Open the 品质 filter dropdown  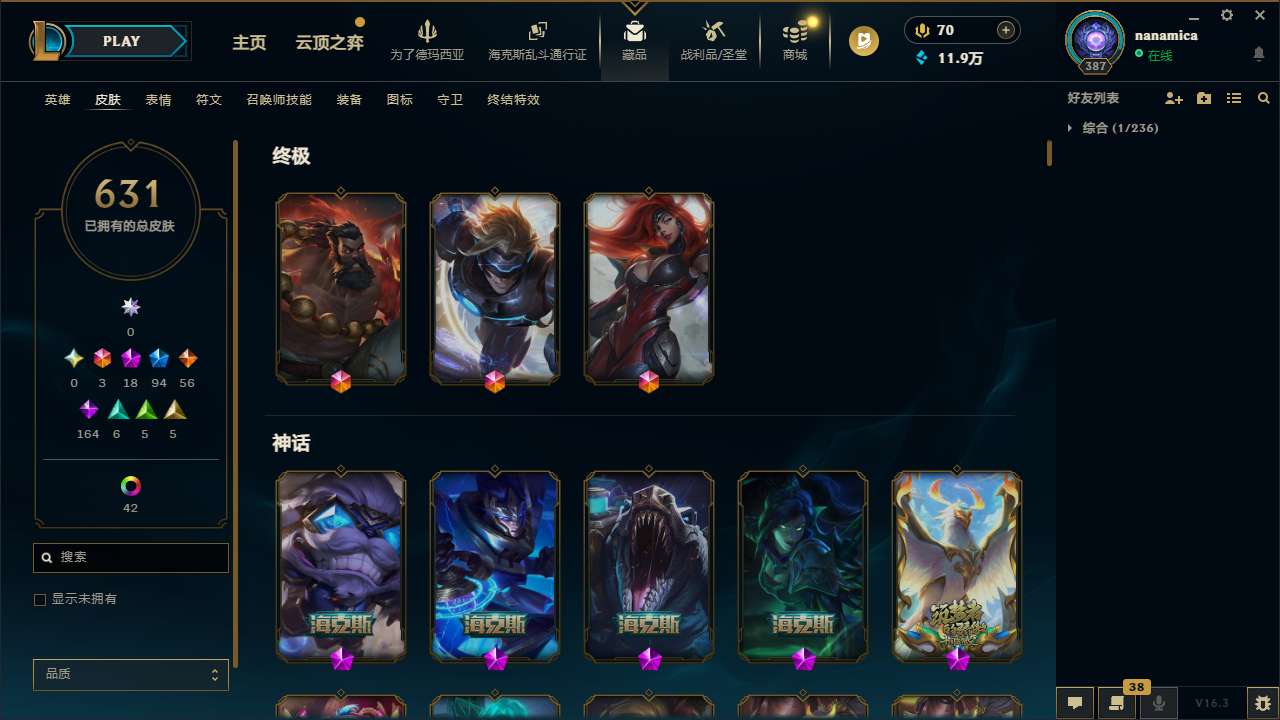tap(130, 674)
